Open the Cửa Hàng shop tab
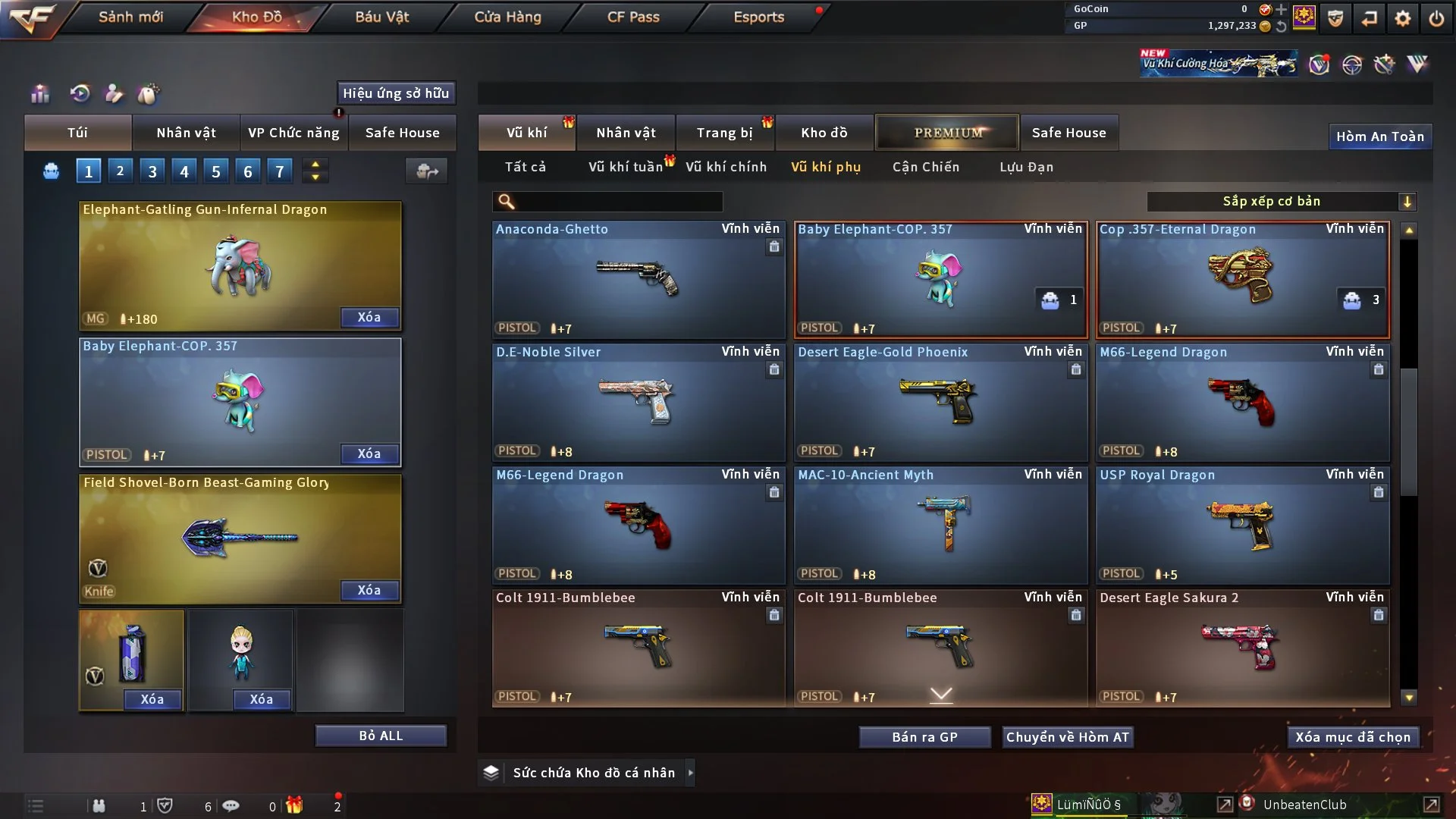Viewport: 1456px width, 819px height. coord(507,17)
